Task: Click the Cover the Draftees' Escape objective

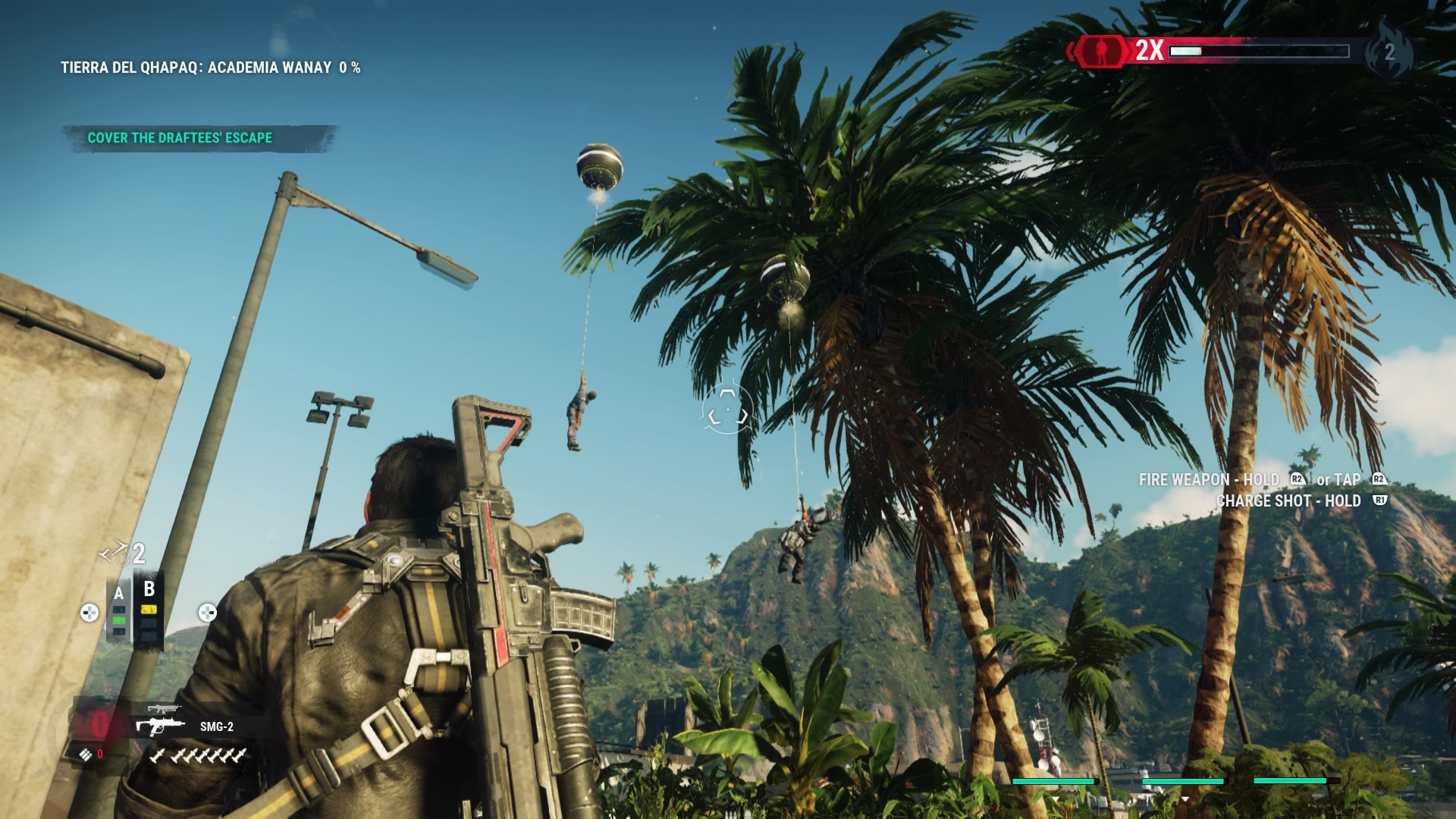Action: pyautogui.click(x=180, y=138)
